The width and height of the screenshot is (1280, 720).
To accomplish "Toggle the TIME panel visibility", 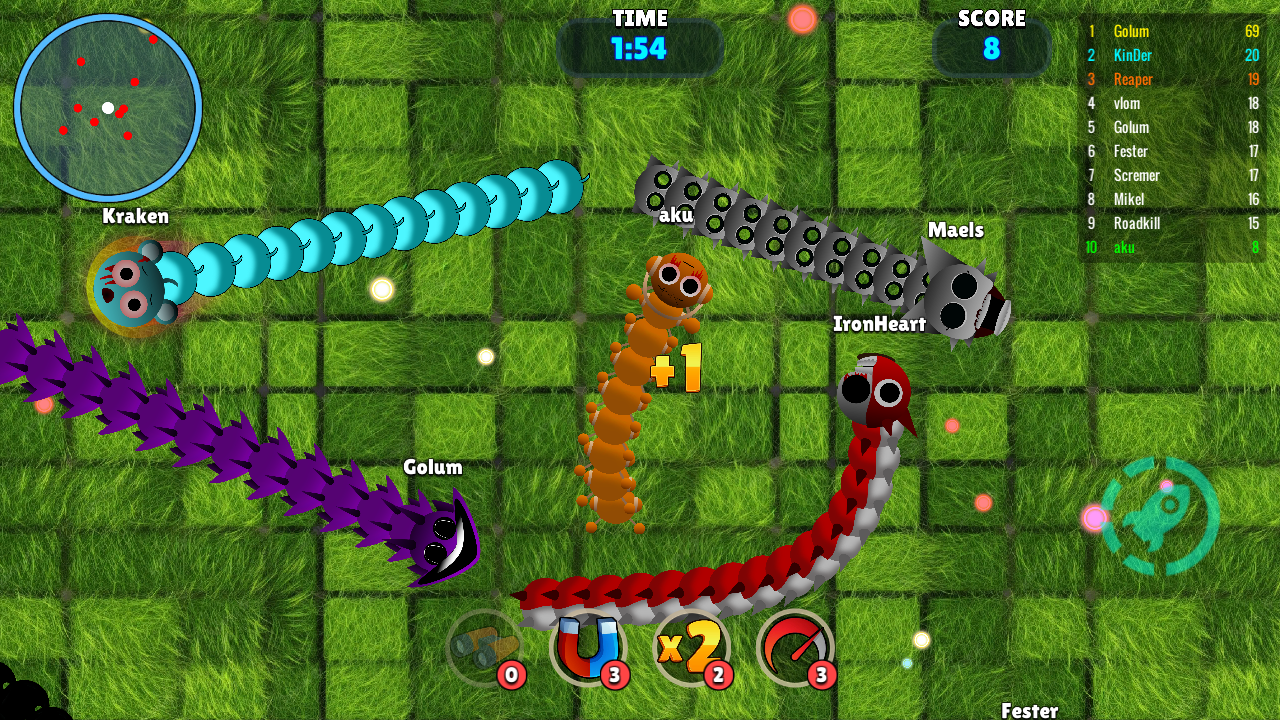I will tap(641, 44).
